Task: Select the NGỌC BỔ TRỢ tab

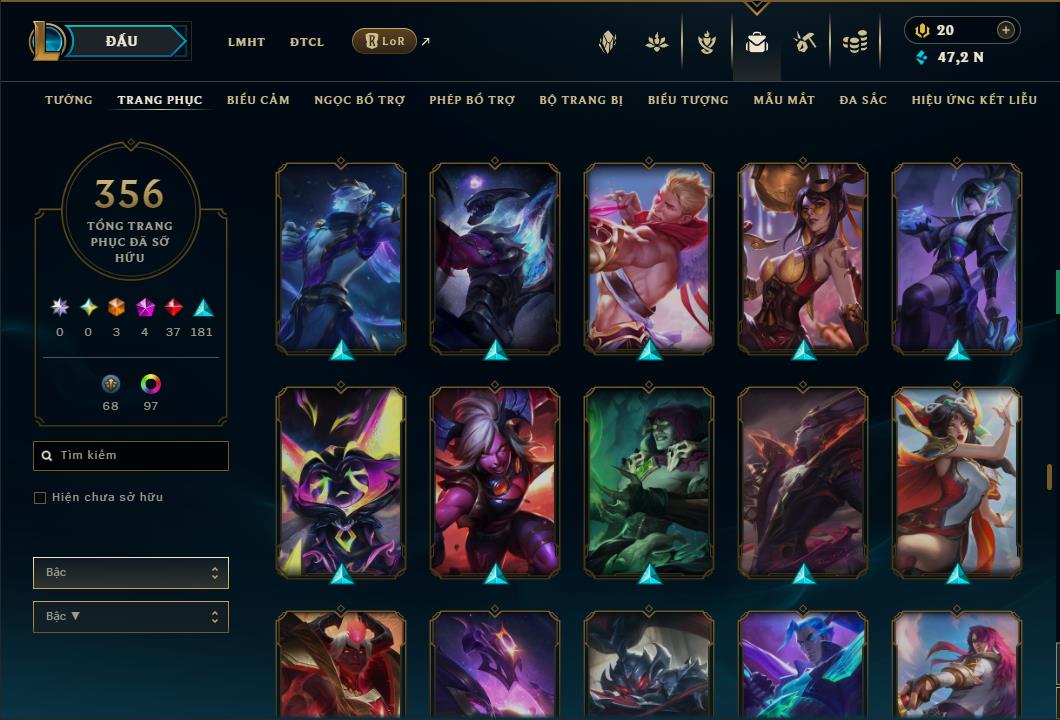Action: (x=359, y=100)
